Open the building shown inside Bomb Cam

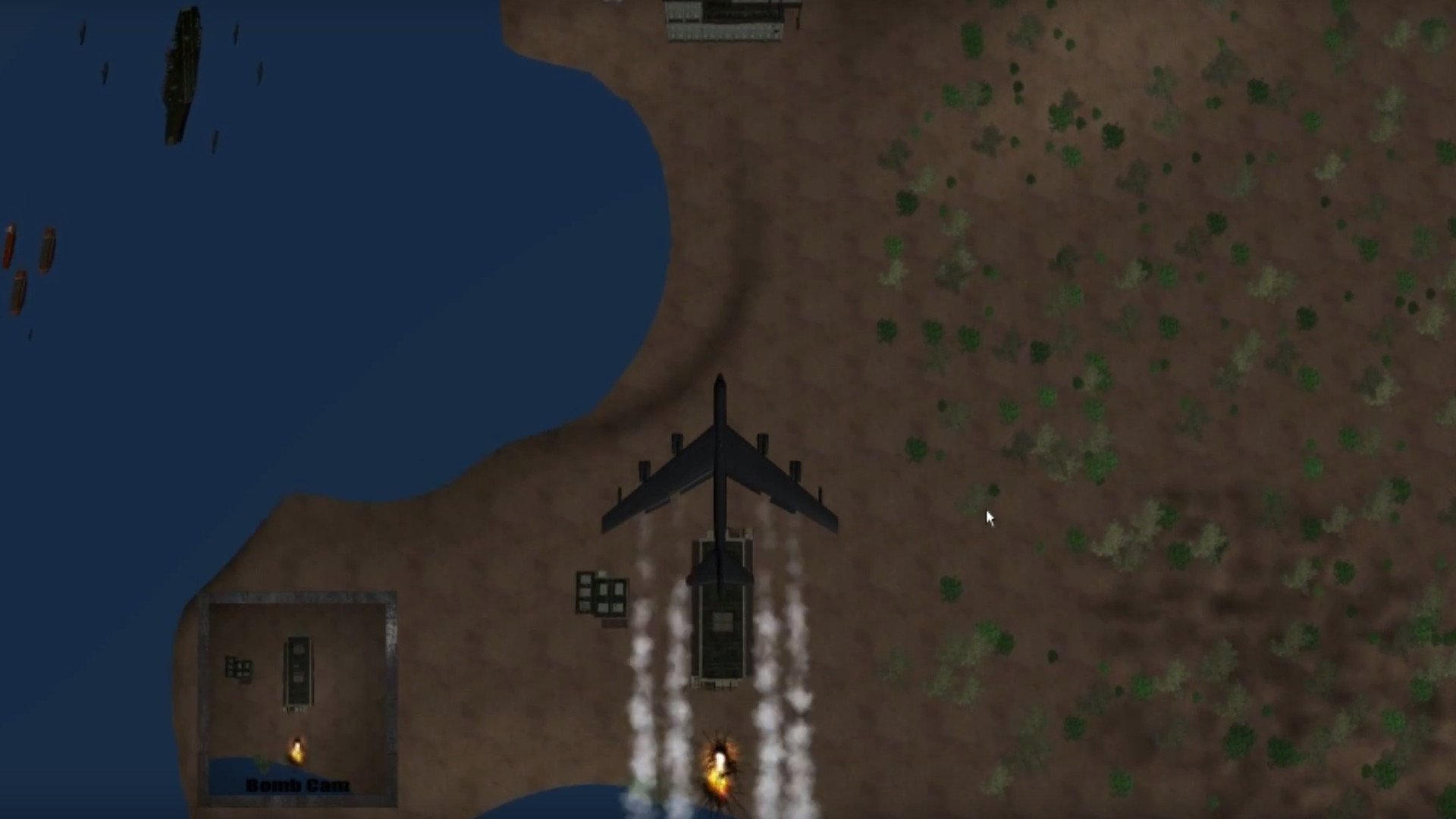[x=297, y=667]
